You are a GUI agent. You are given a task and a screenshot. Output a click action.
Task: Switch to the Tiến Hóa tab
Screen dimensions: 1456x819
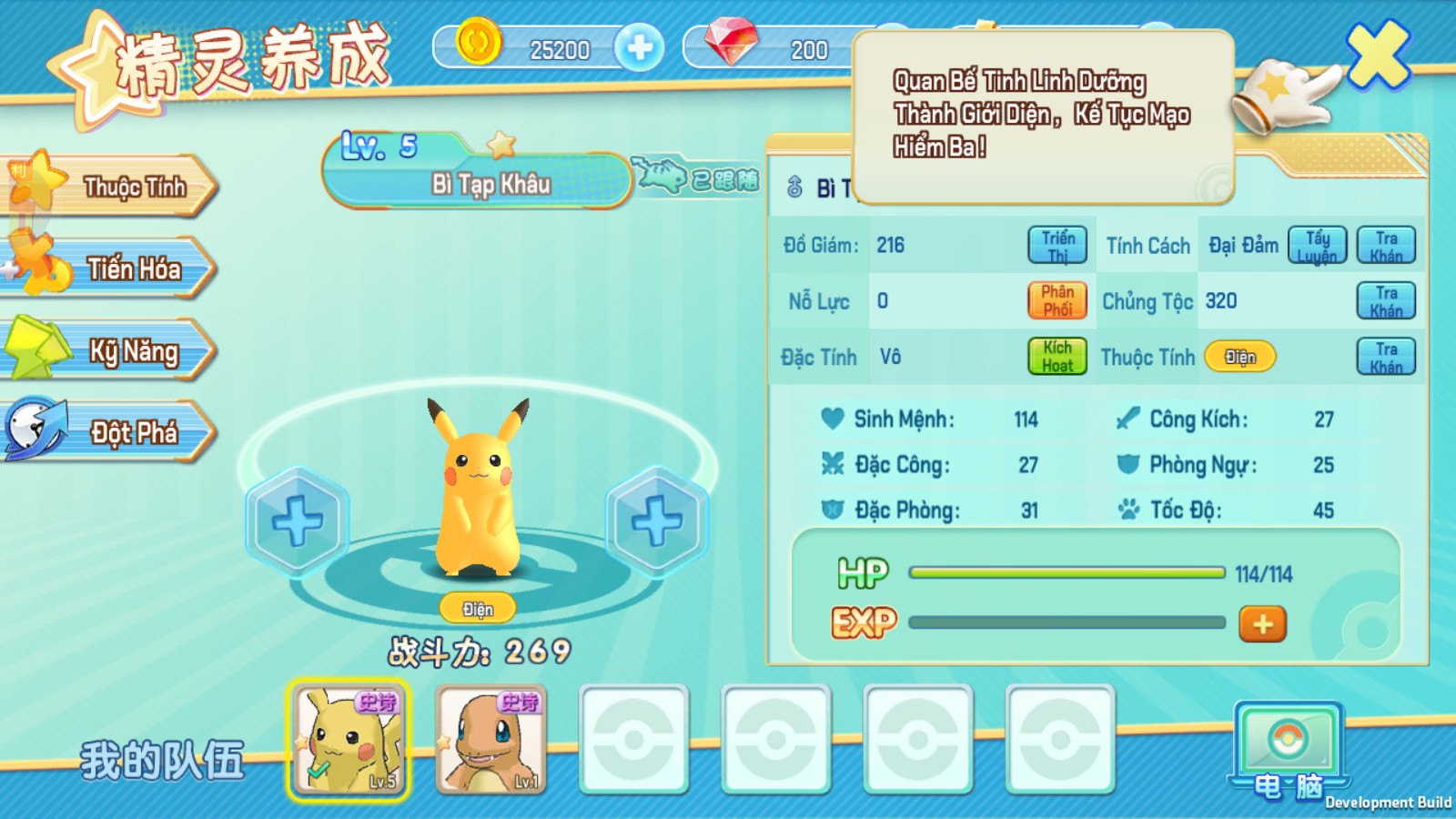(118, 268)
